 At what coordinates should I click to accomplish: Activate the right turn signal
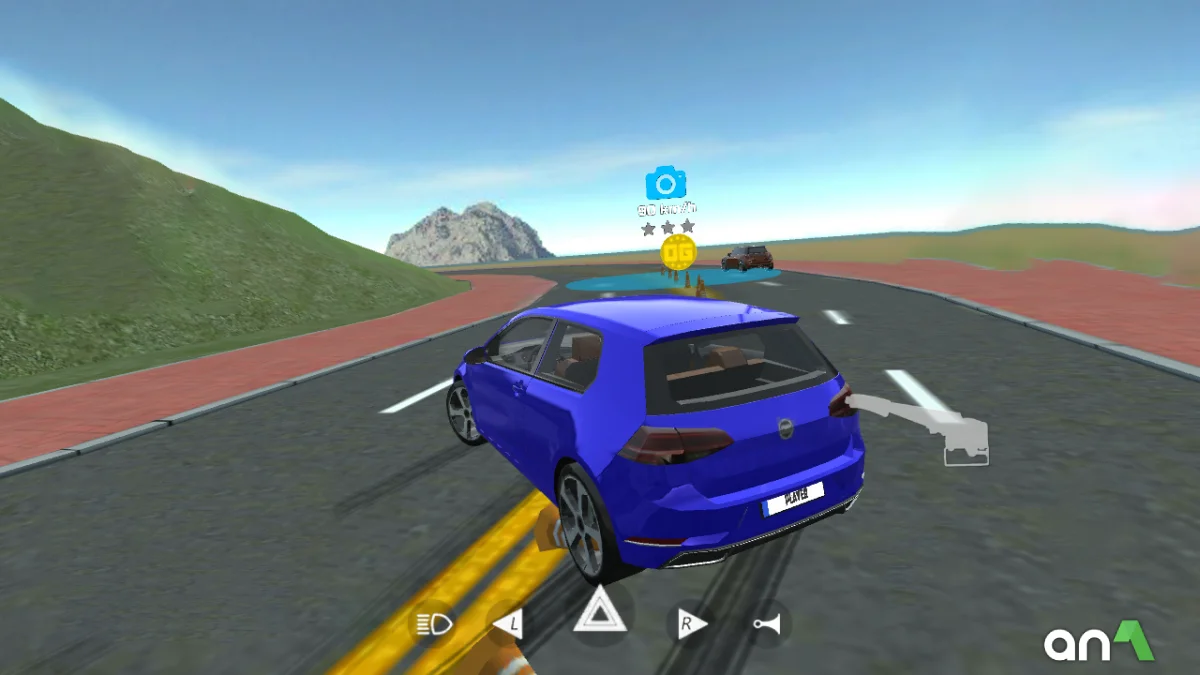(690, 625)
